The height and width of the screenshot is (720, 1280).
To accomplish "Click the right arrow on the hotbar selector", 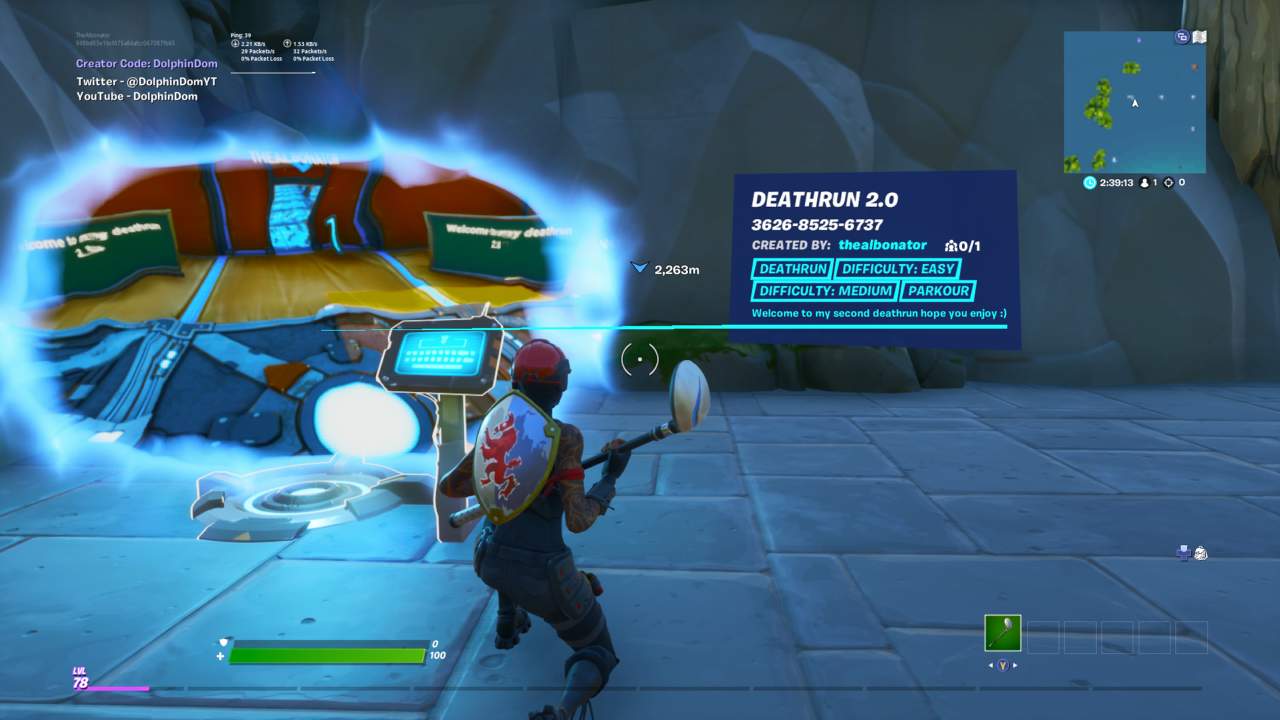I will click(x=1015, y=666).
